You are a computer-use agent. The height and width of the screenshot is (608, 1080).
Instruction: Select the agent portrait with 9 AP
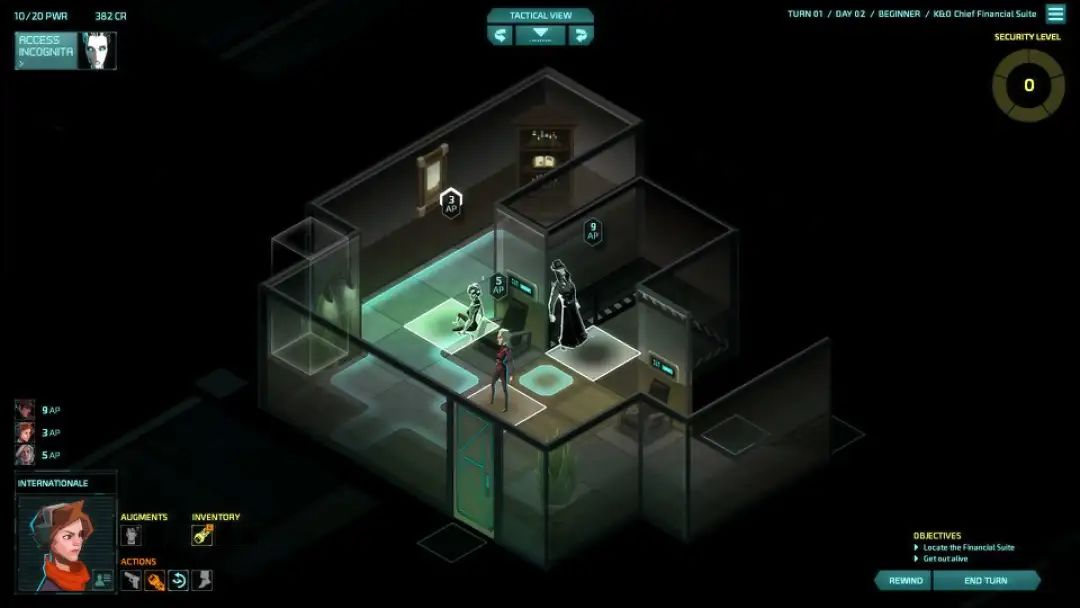pyautogui.click(x=25, y=409)
